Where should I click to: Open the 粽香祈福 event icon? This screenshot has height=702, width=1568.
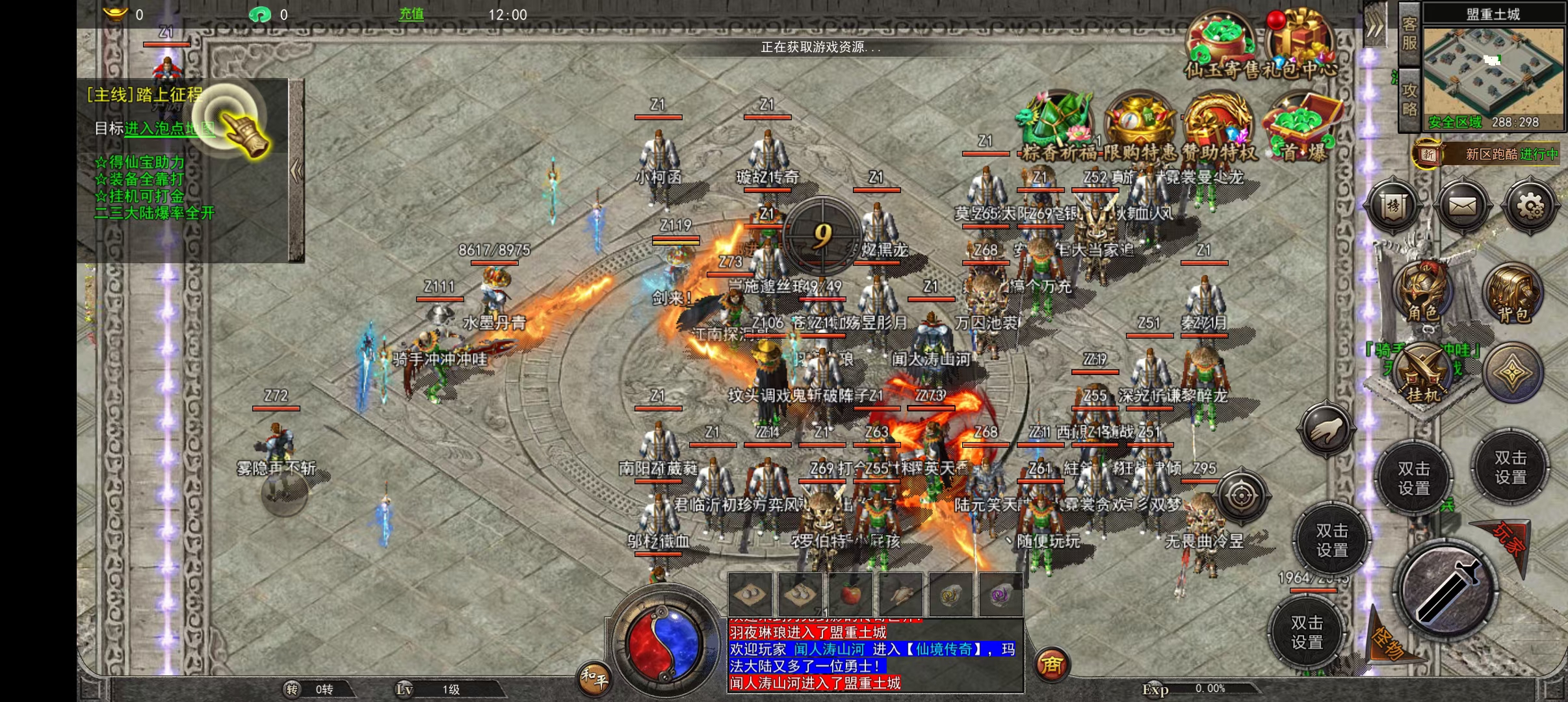pos(1056,127)
